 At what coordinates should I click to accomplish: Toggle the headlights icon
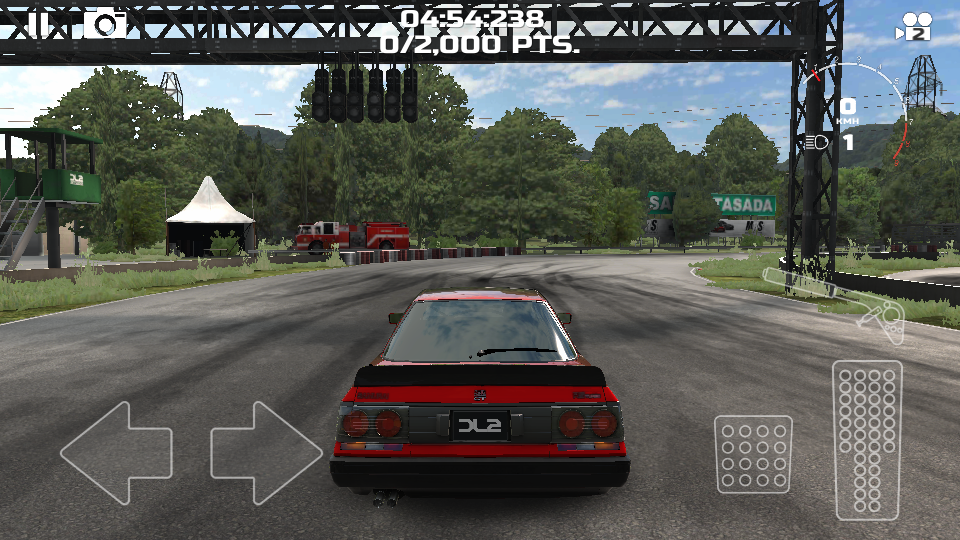coord(816,142)
